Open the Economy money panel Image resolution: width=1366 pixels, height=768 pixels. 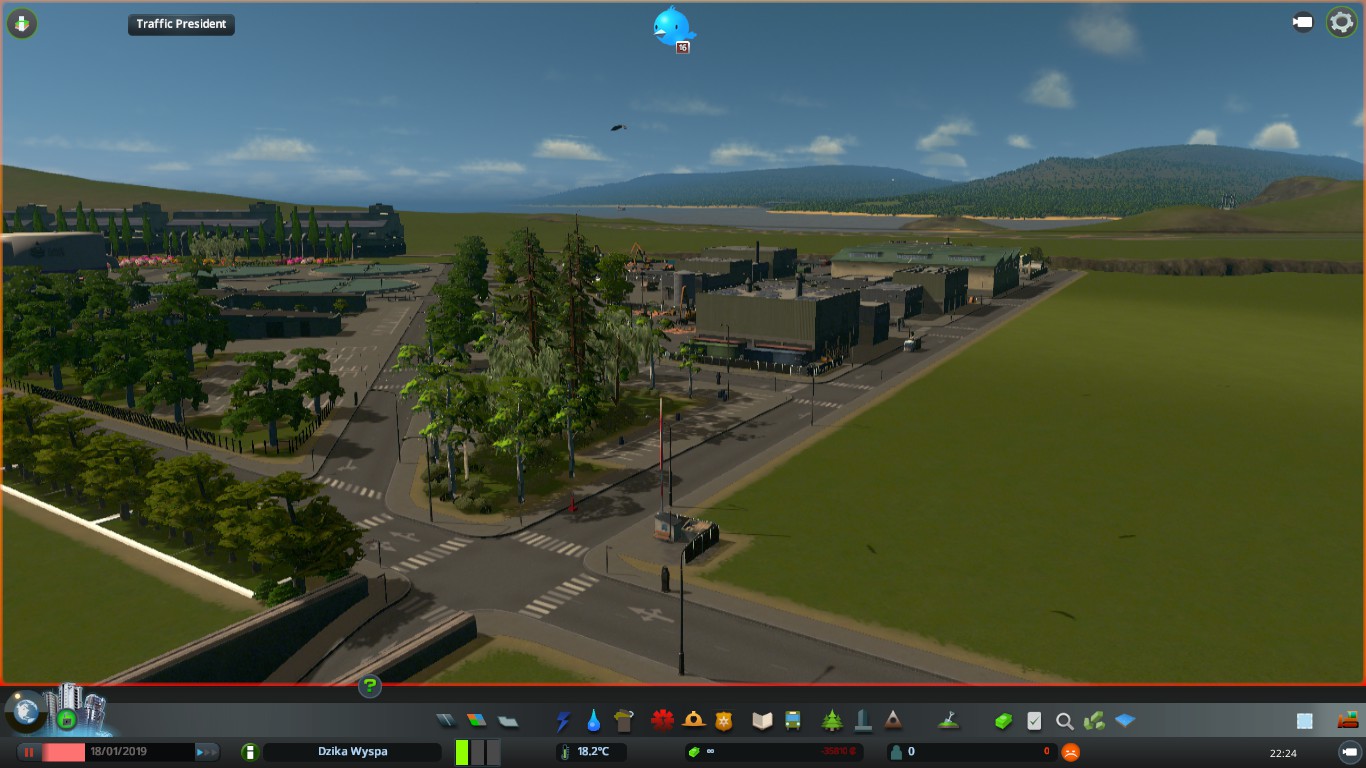pos(1003,720)
